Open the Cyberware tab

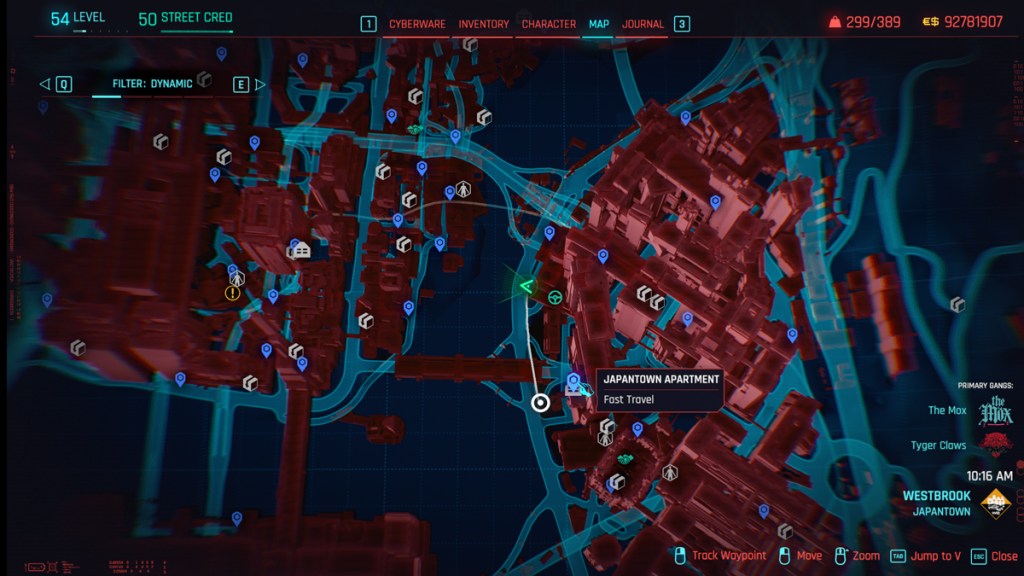tap(417, 24)
